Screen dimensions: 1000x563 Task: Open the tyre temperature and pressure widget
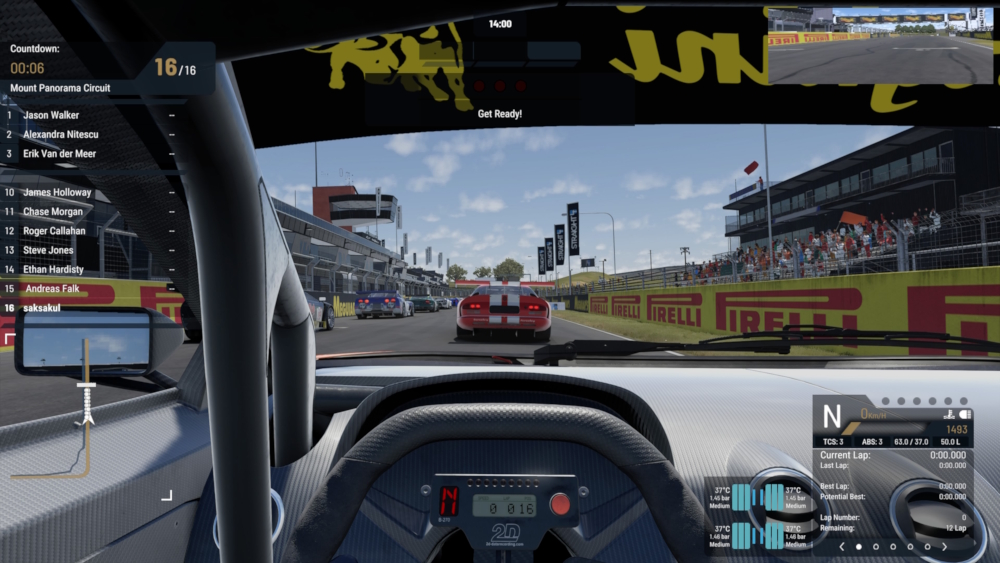coord(759,513)
